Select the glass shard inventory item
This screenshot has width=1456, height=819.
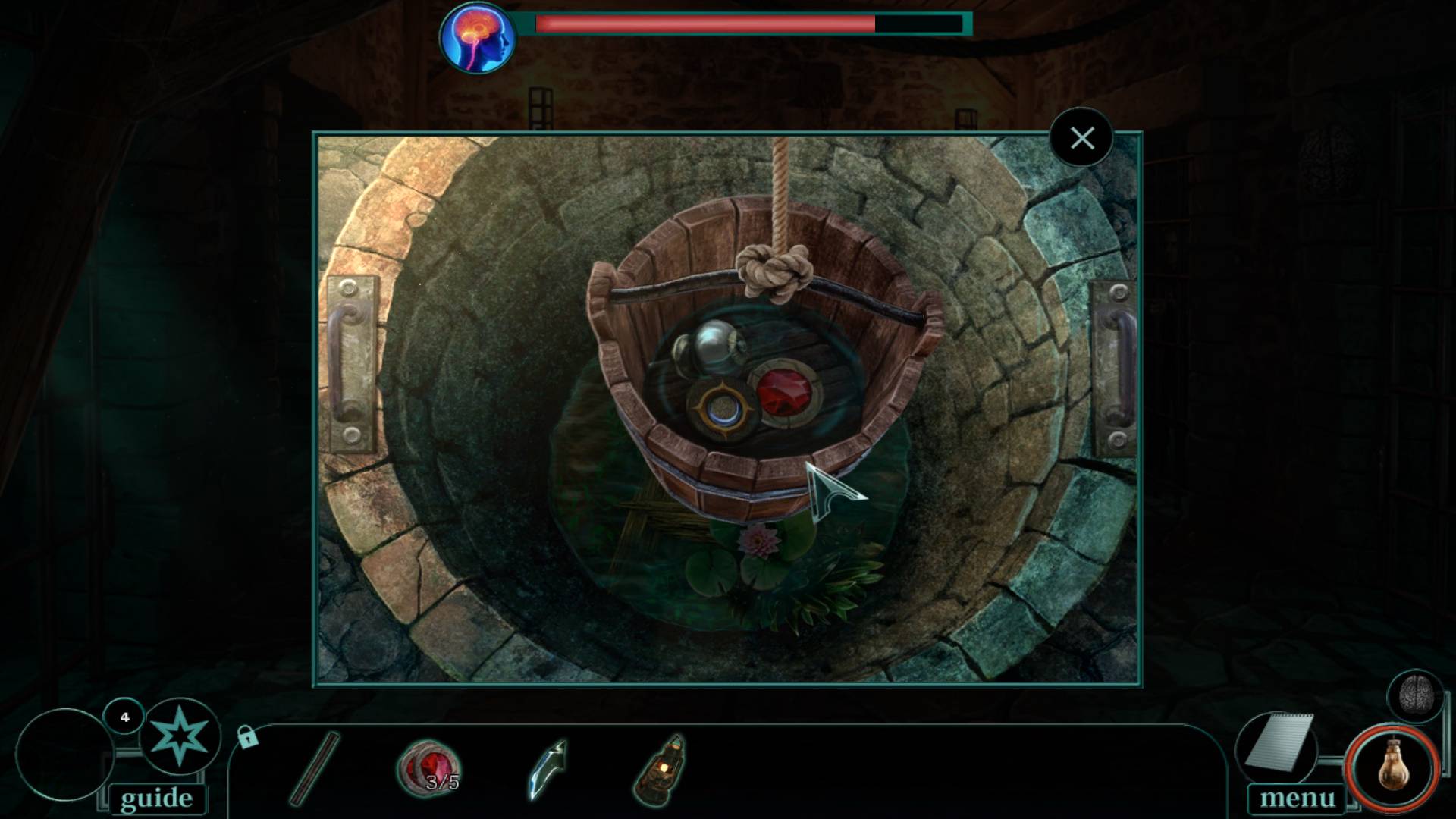[x=548, y=769]
